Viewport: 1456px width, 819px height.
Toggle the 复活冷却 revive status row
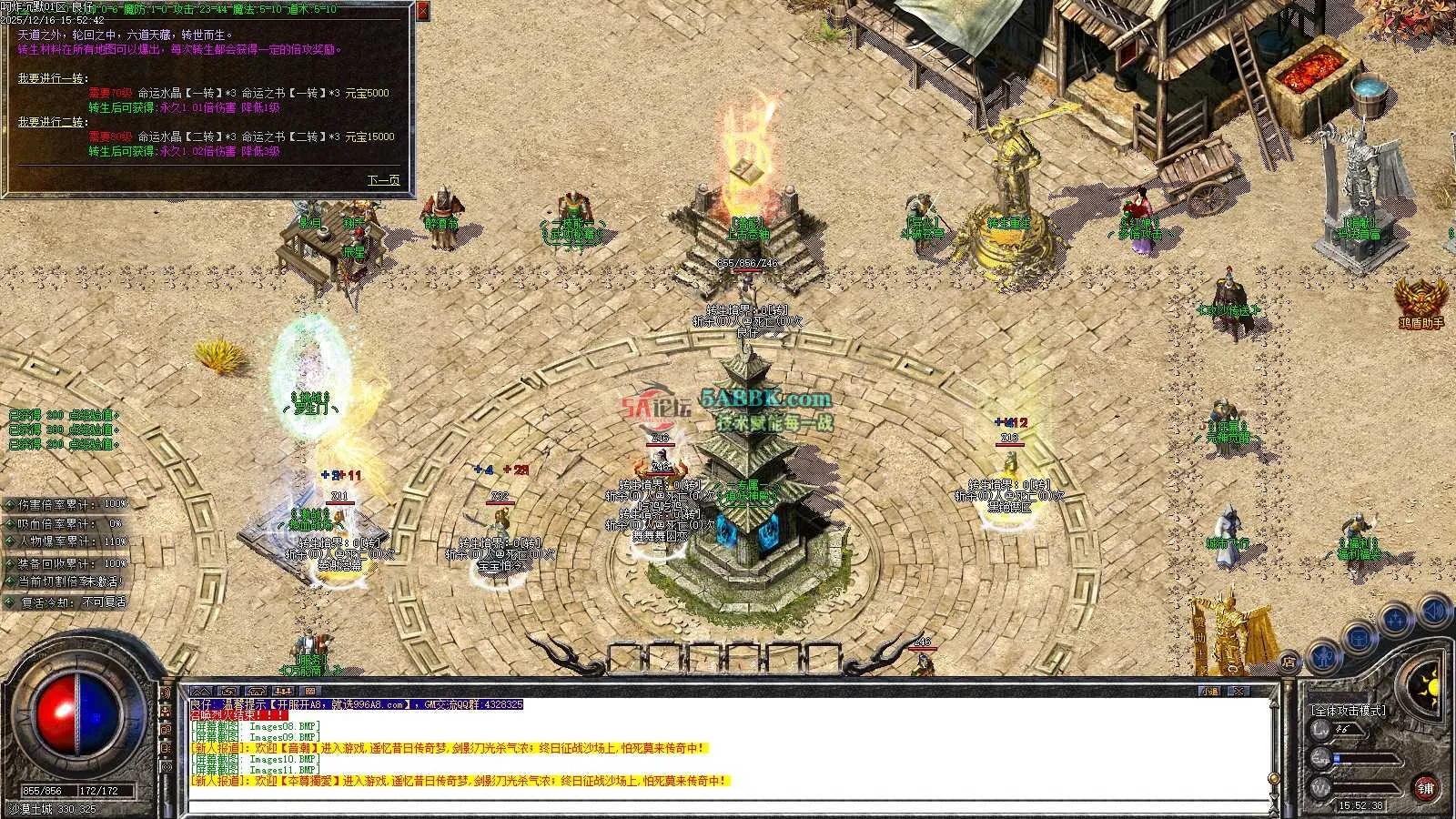(68, 602)
